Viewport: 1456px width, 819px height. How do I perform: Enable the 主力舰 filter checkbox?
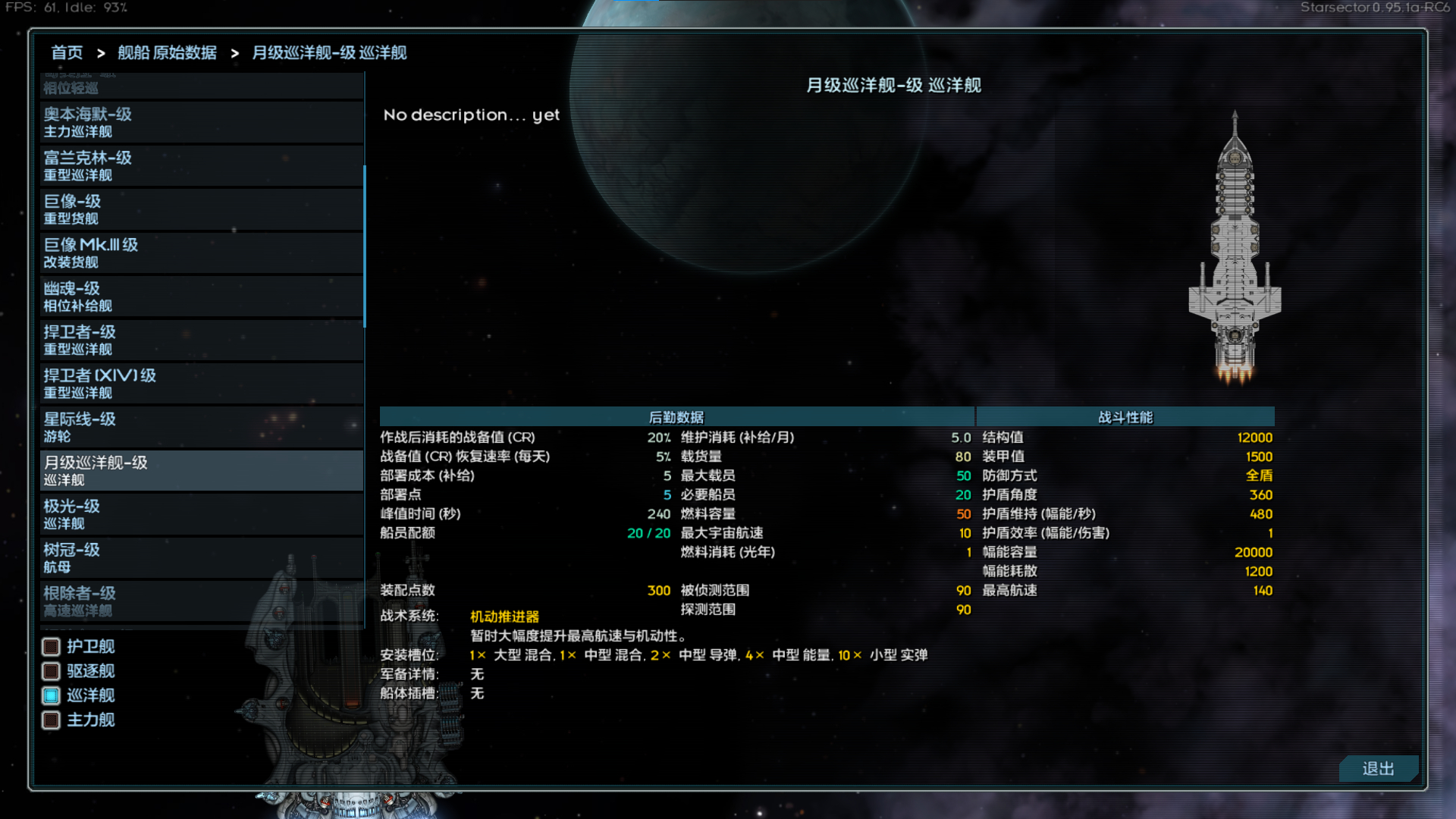(x=51, y=720)
